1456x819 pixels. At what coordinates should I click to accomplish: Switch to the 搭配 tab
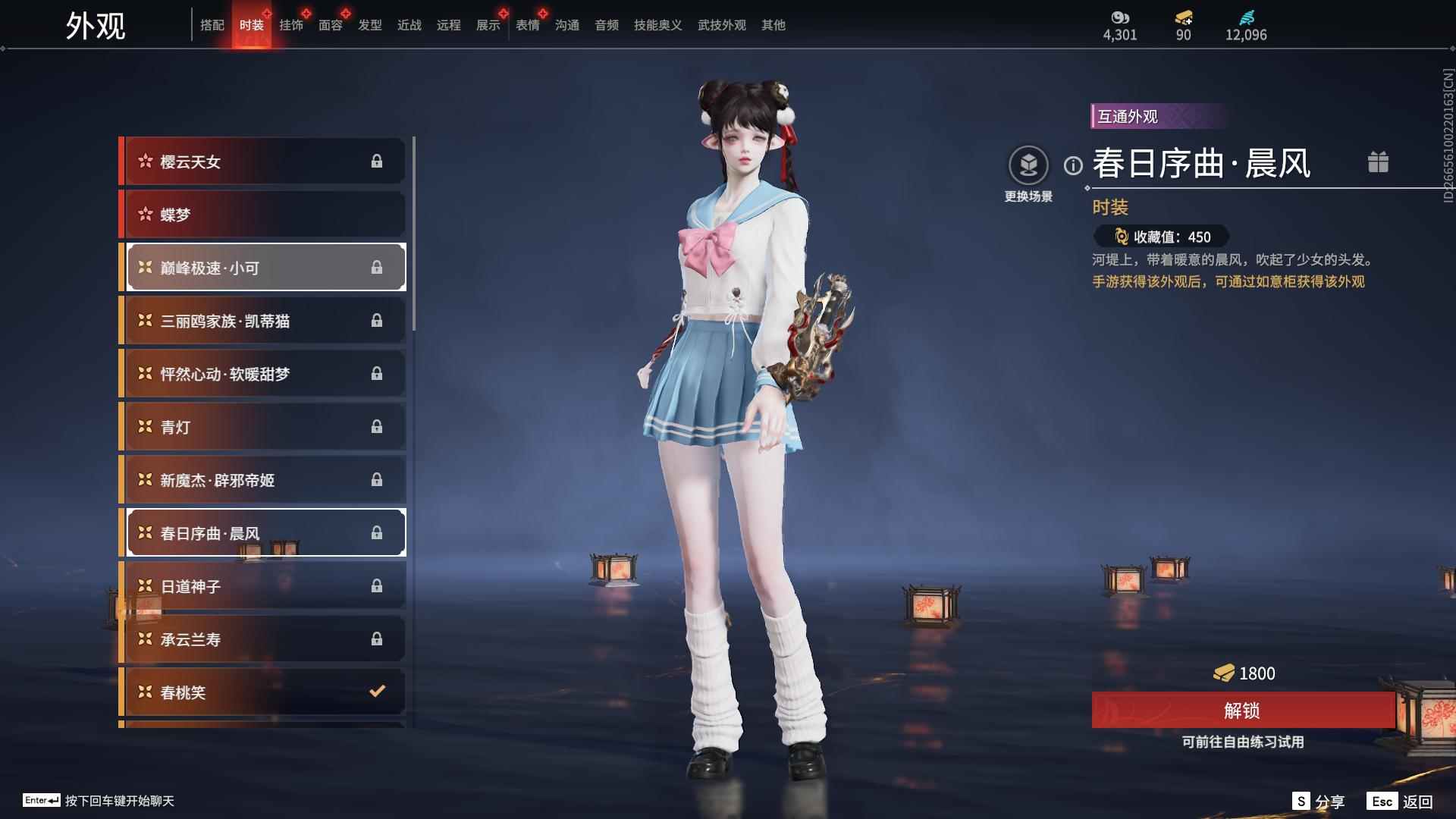pos(213,24)
